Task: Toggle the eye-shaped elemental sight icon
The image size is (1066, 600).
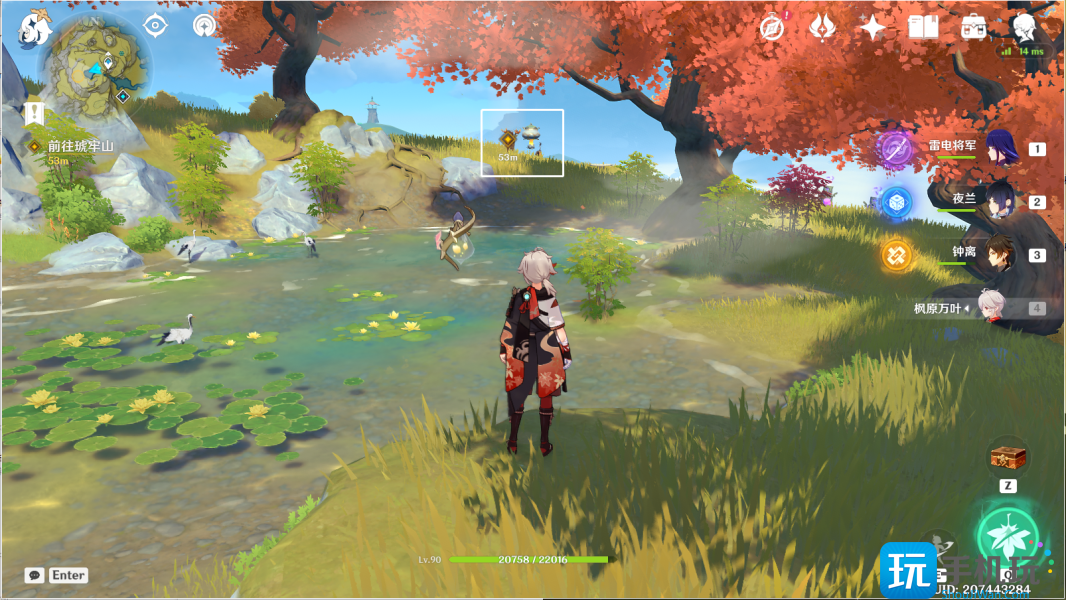Action: [154, 26]
